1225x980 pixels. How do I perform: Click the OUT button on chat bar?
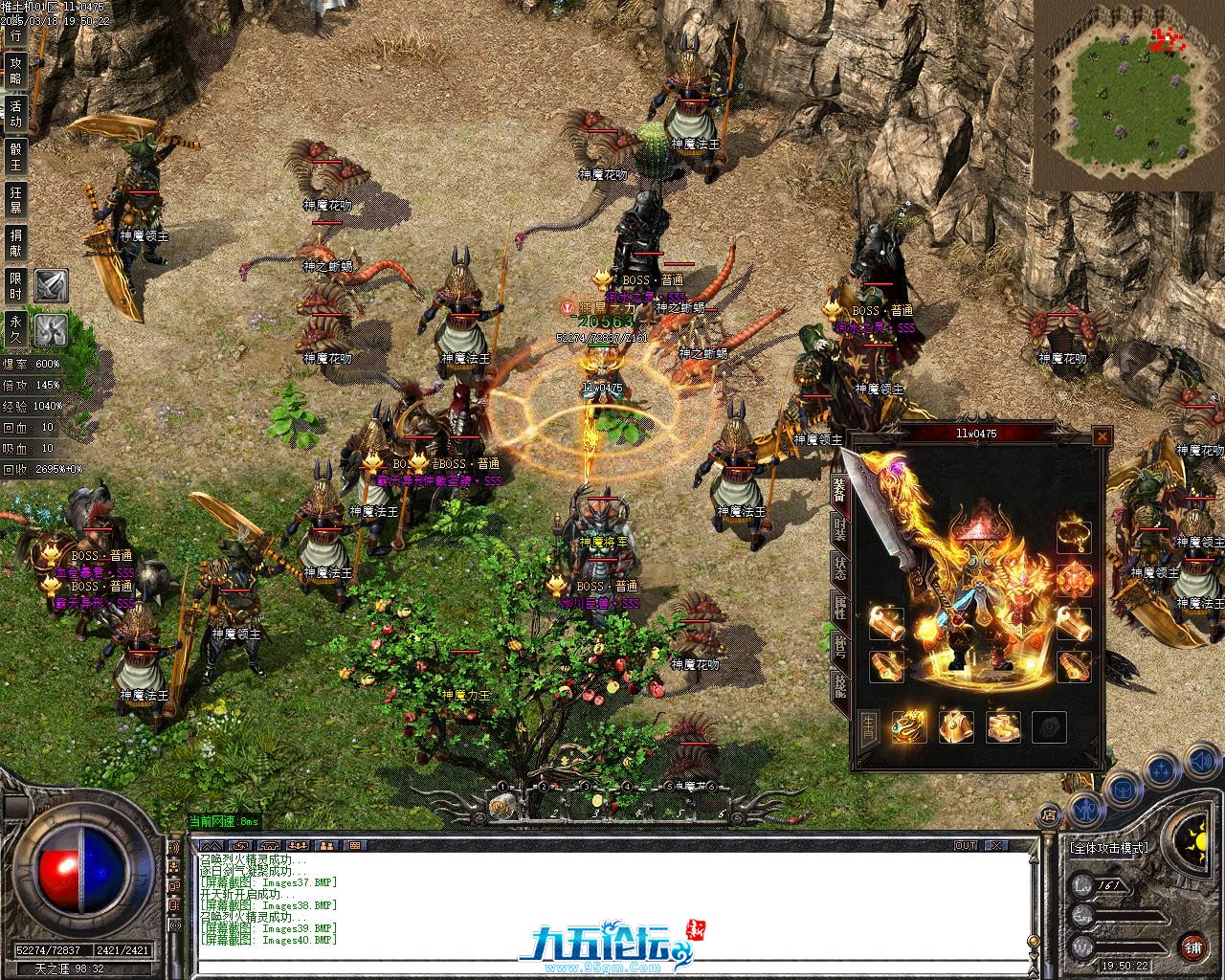(x=966, y=846)
